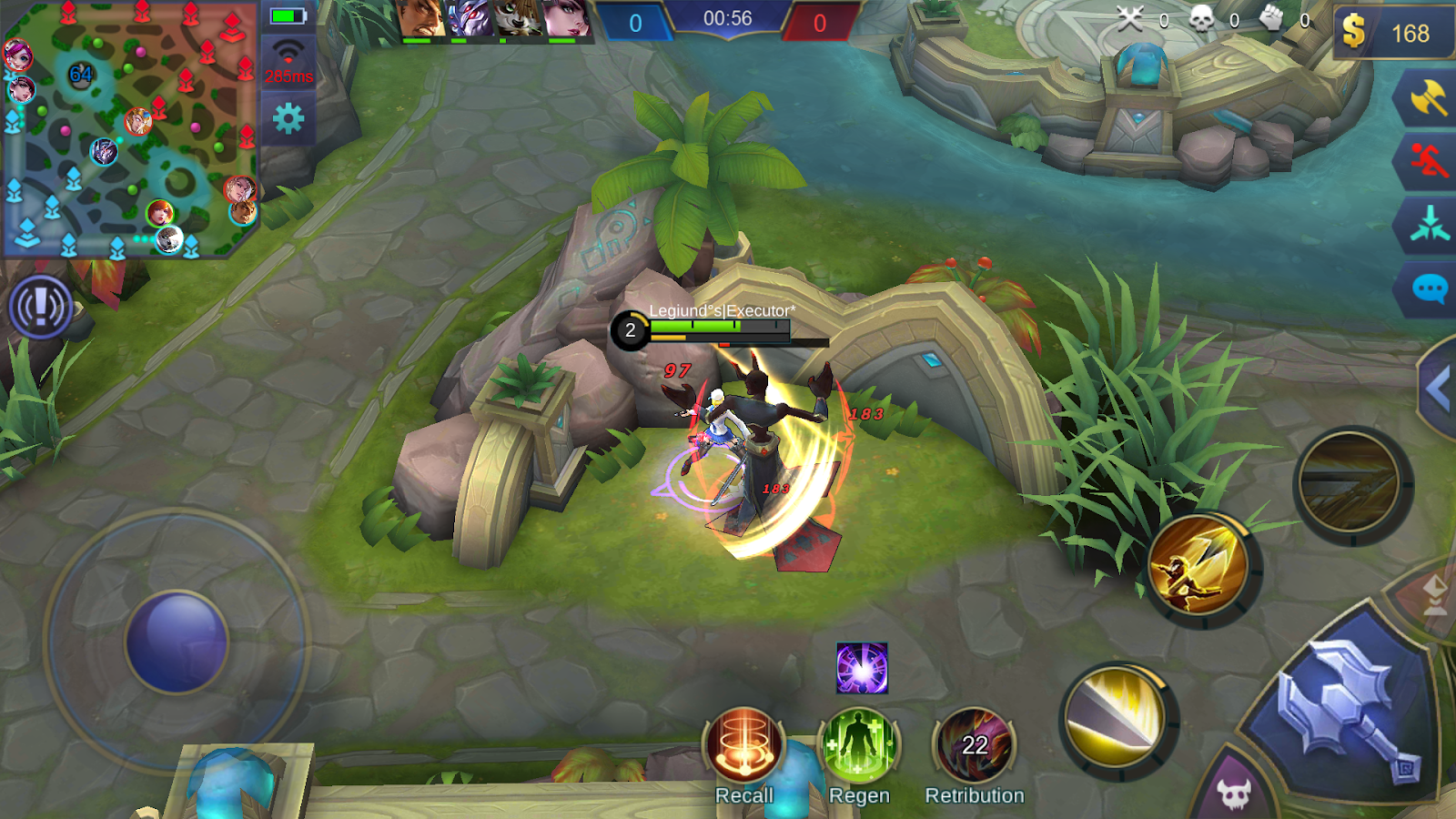Tap the alert ping megaphone icon
Image resolution: width=1456 pixels, height=819 pixels.
click(x=41, y=308)
